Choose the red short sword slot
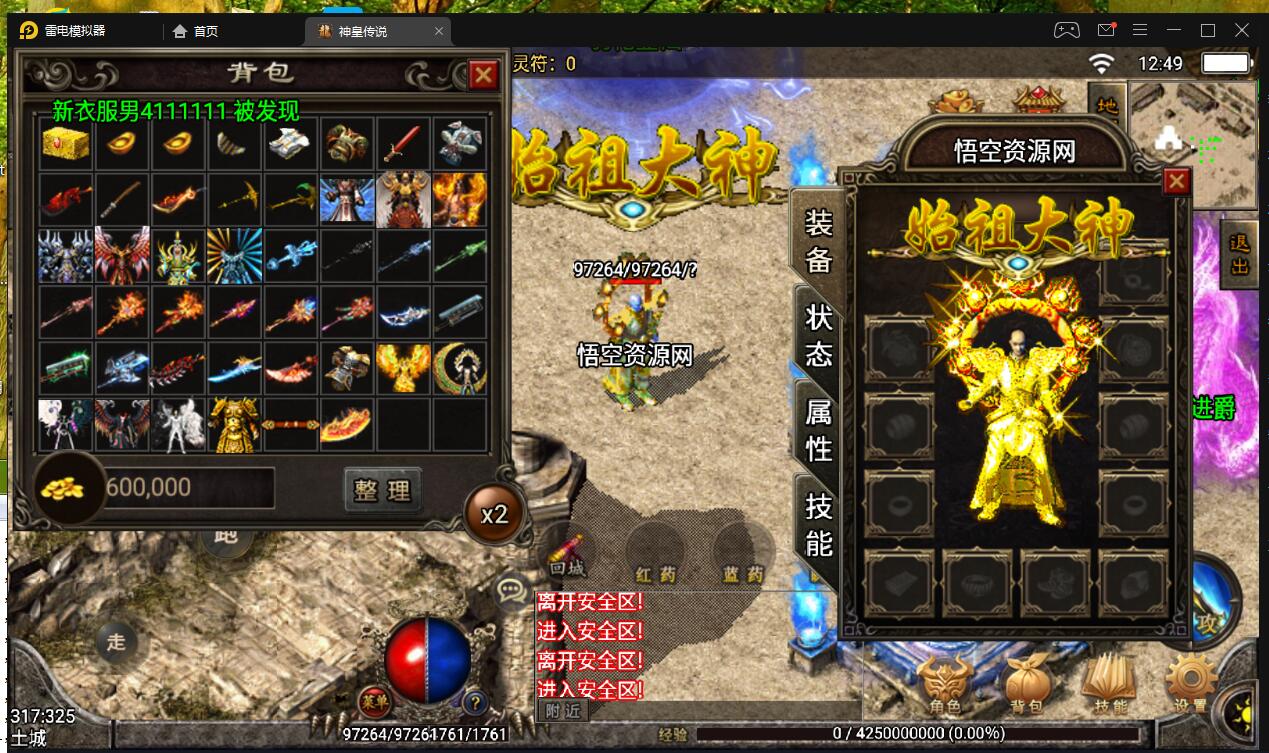Viewport: 1269px width, 753px height. coord(404,144)
